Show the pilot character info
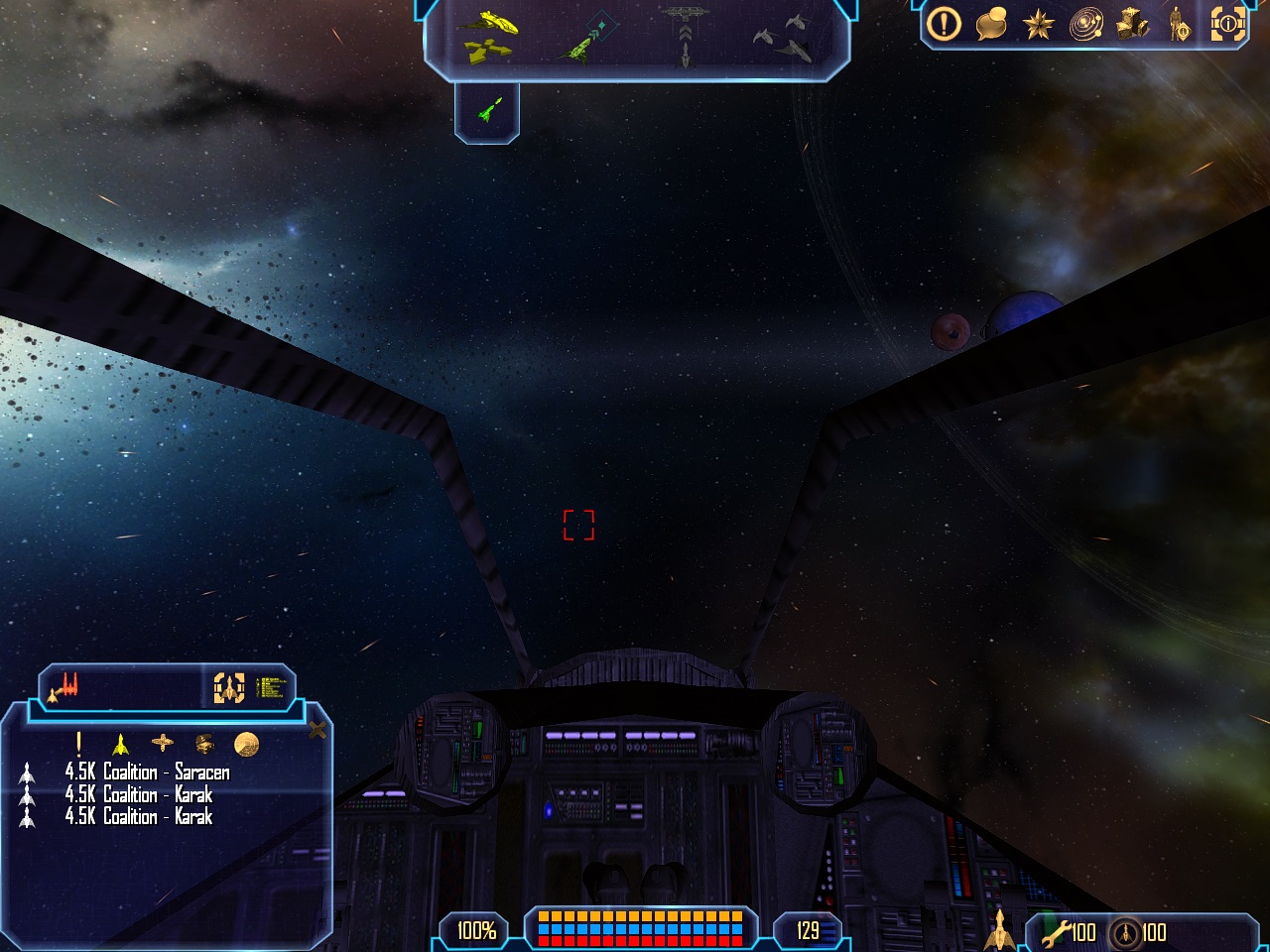The width and height of the screenshot is (1270, 952). pyautogui.click(x=1179, y=24)
